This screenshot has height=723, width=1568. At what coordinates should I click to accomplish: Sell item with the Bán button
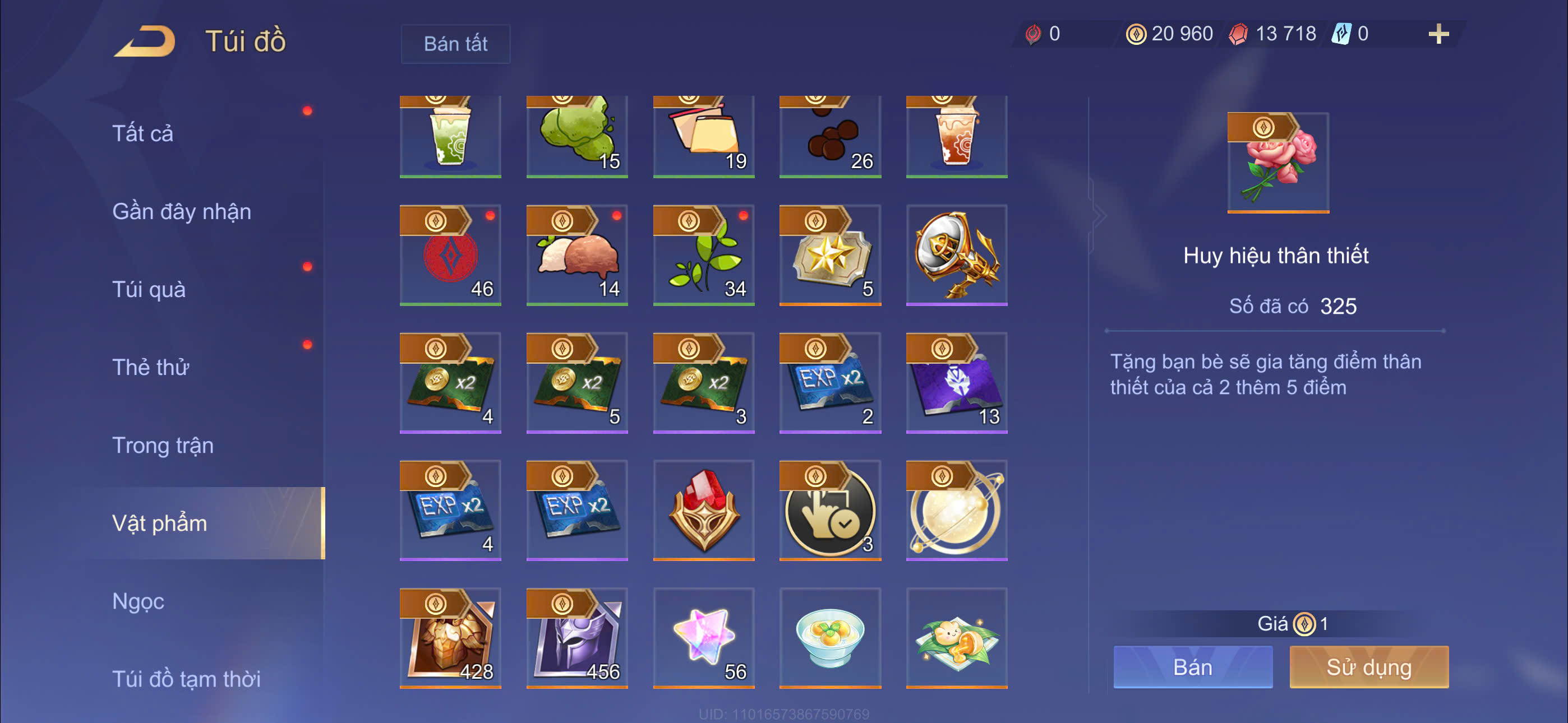point(1192,667)
